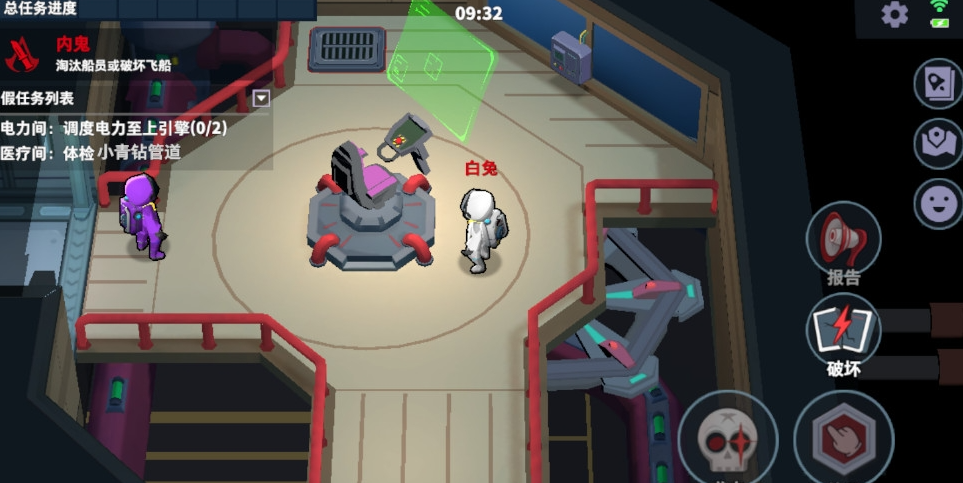Click the red 内鬼 role icon
The image size is (963, 483).
[21, 54]
